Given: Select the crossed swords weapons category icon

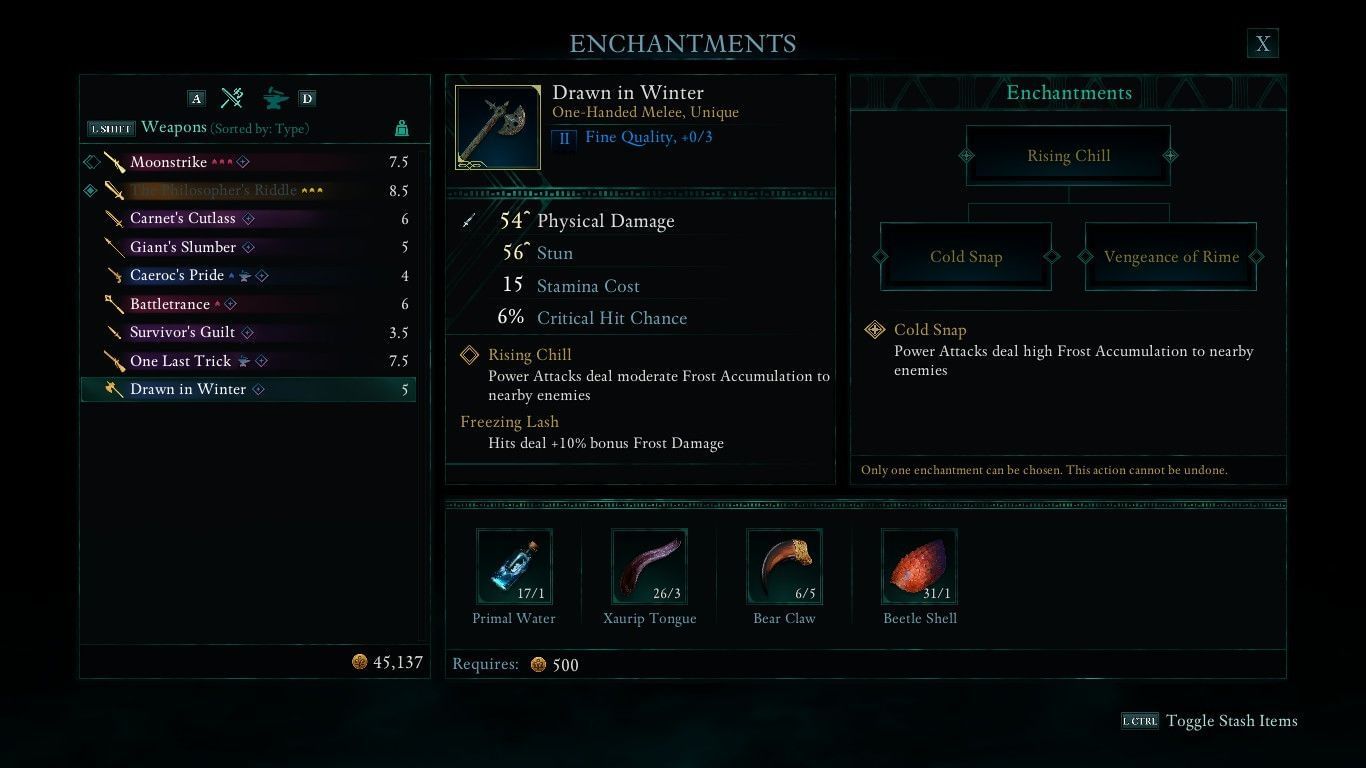Looking at the screenshot, I should pos(232,98).
